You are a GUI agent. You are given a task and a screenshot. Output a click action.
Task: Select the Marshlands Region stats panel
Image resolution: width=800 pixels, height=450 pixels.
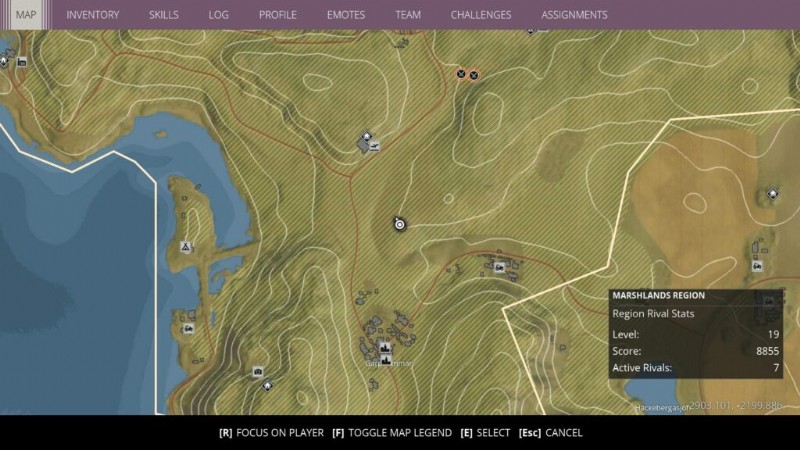click(695, 334)
